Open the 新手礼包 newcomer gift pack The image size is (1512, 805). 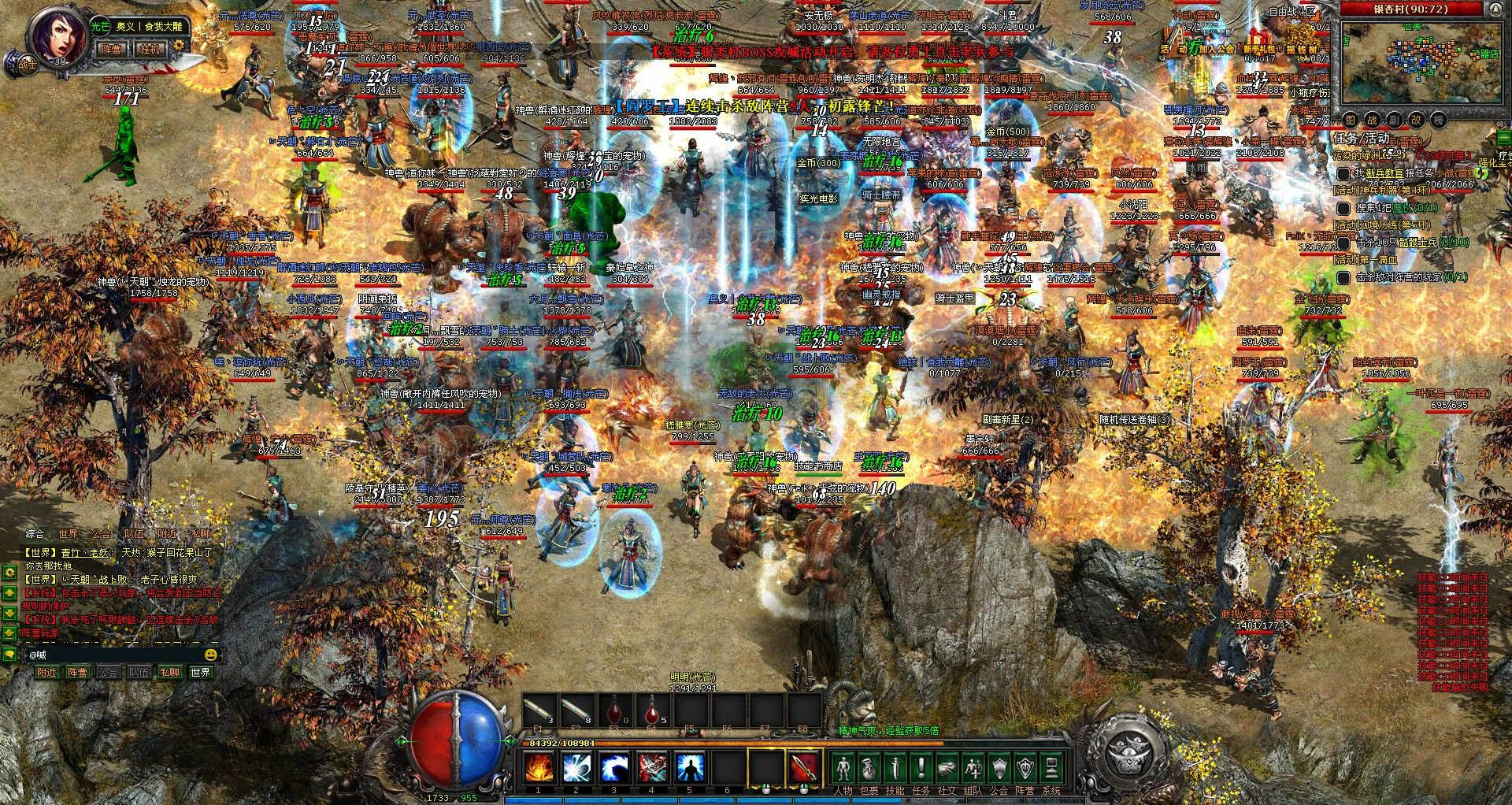[x=1260, y=48]
